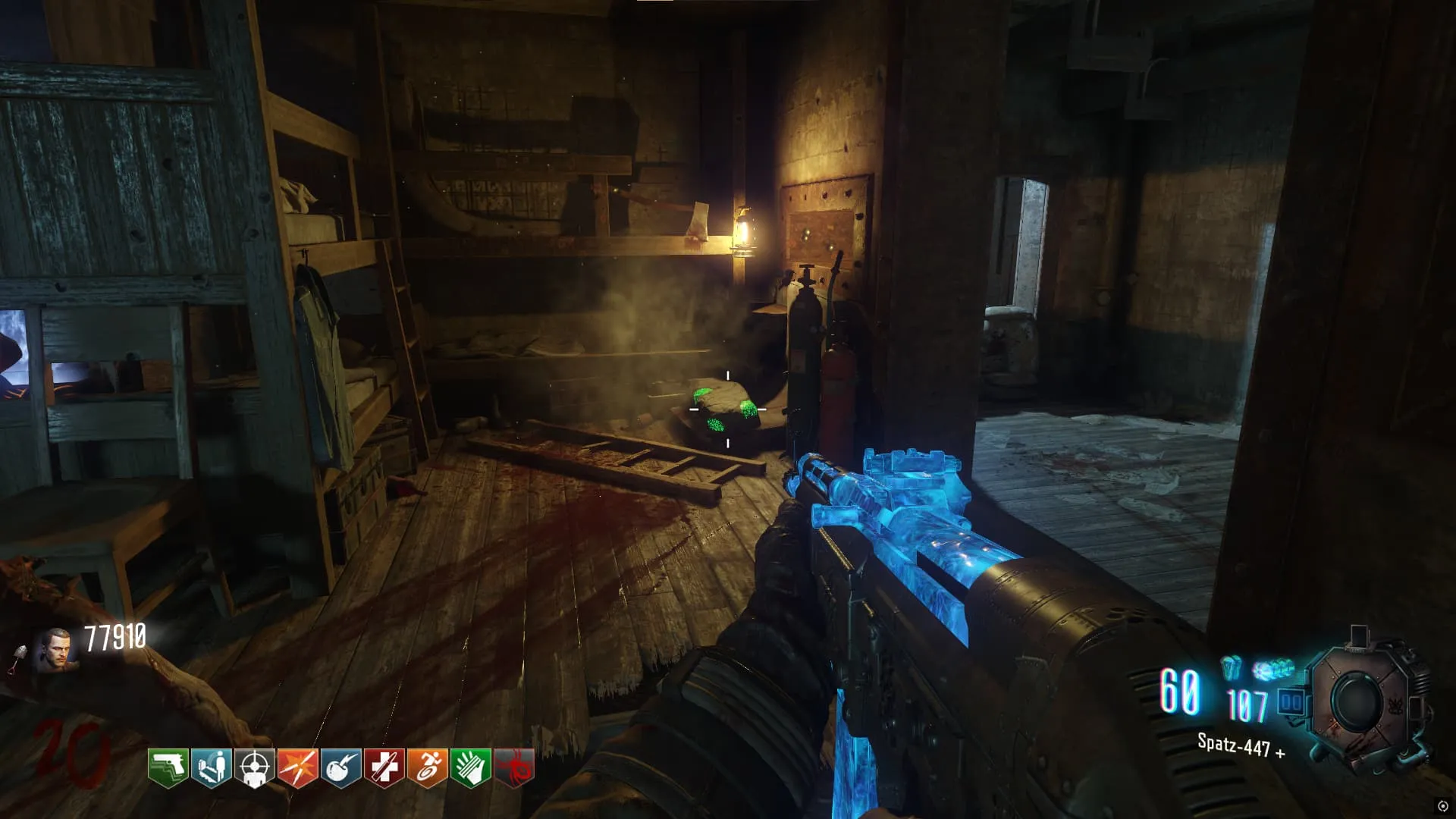Select the shovel icon beside the portrait
1456x819 pixels.
click(x=18, y=660)
